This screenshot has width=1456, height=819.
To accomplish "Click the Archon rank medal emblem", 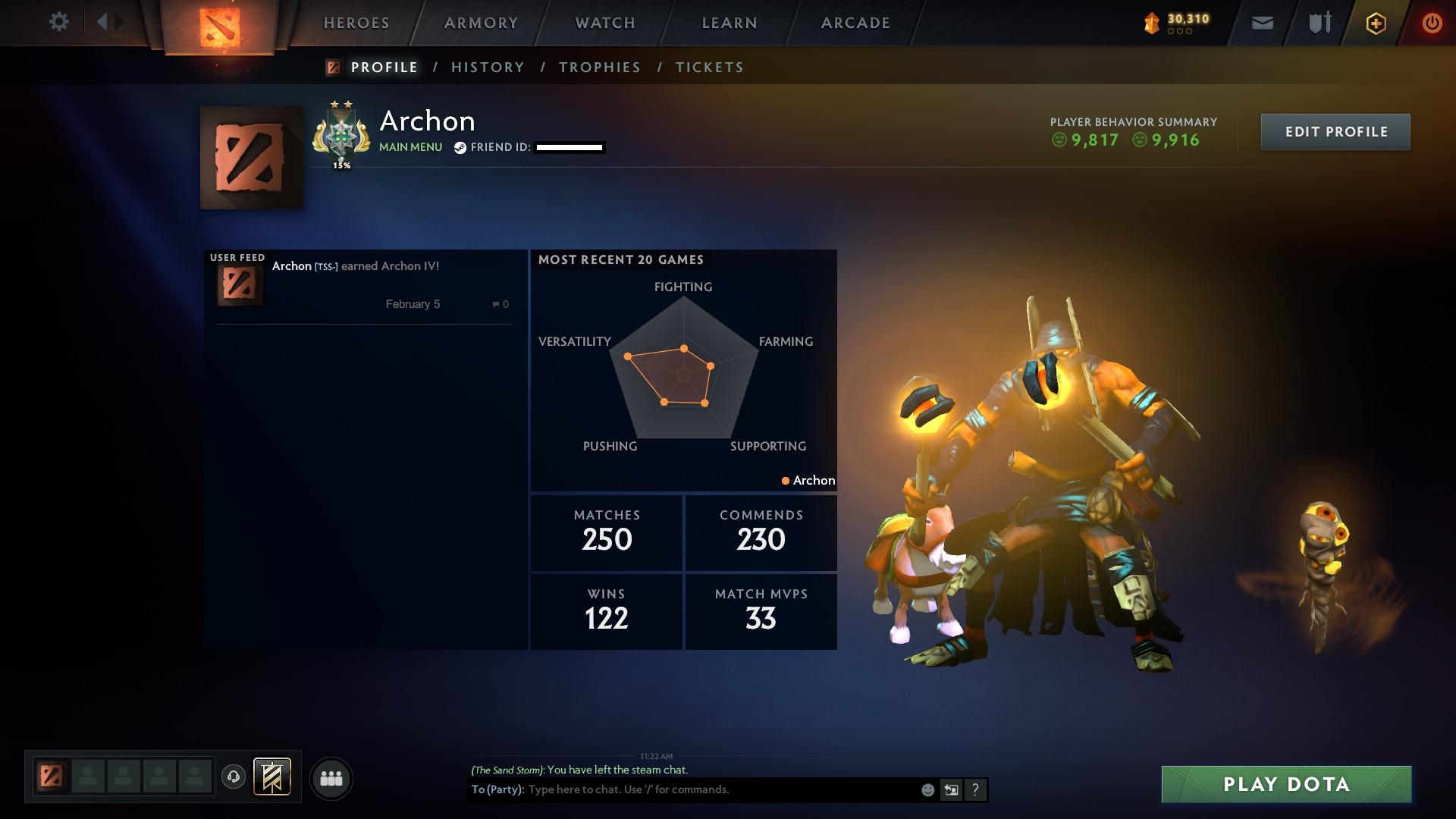I will pos(340,135).
